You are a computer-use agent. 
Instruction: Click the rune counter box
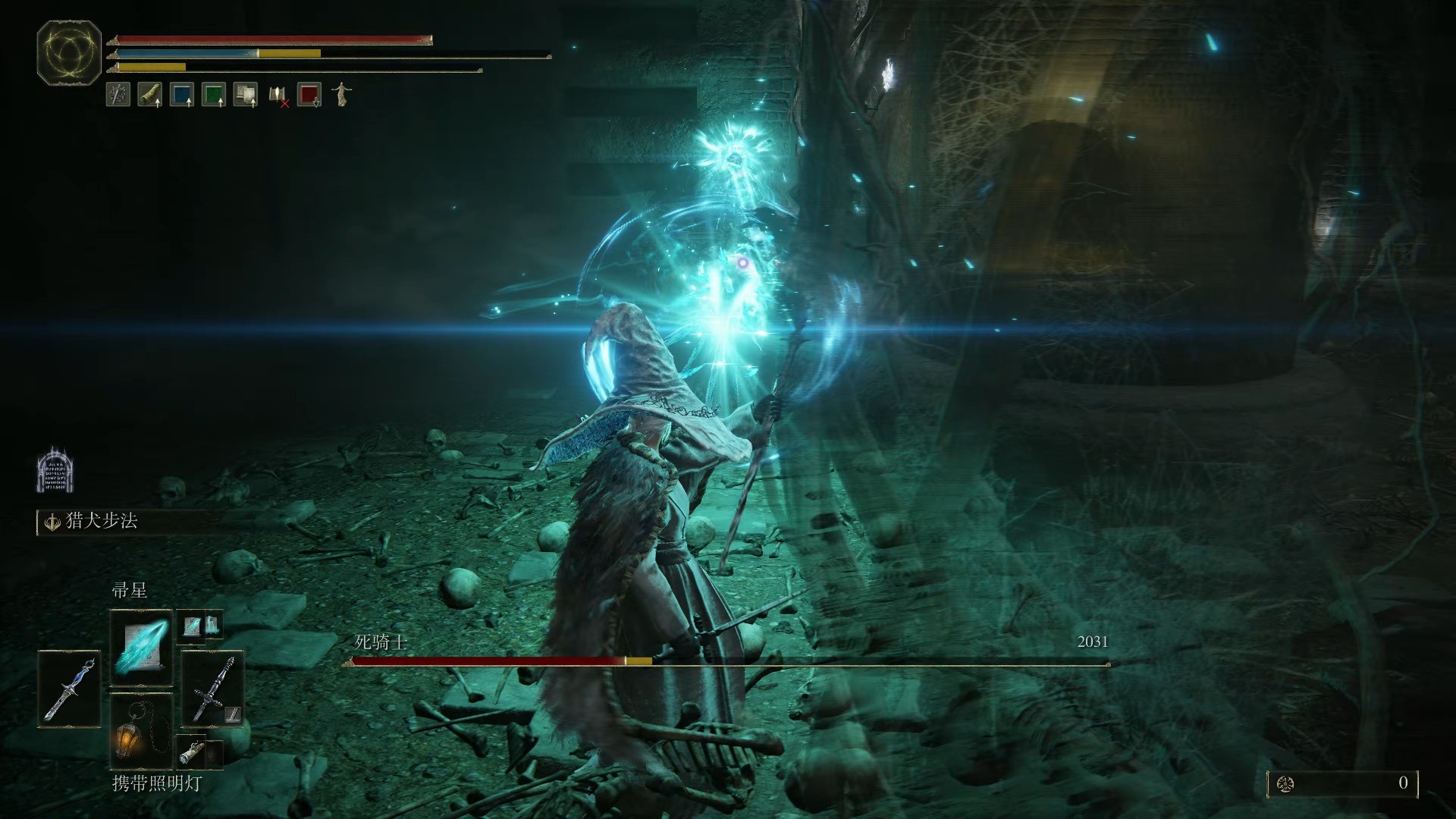click(x=1342, y=783)
